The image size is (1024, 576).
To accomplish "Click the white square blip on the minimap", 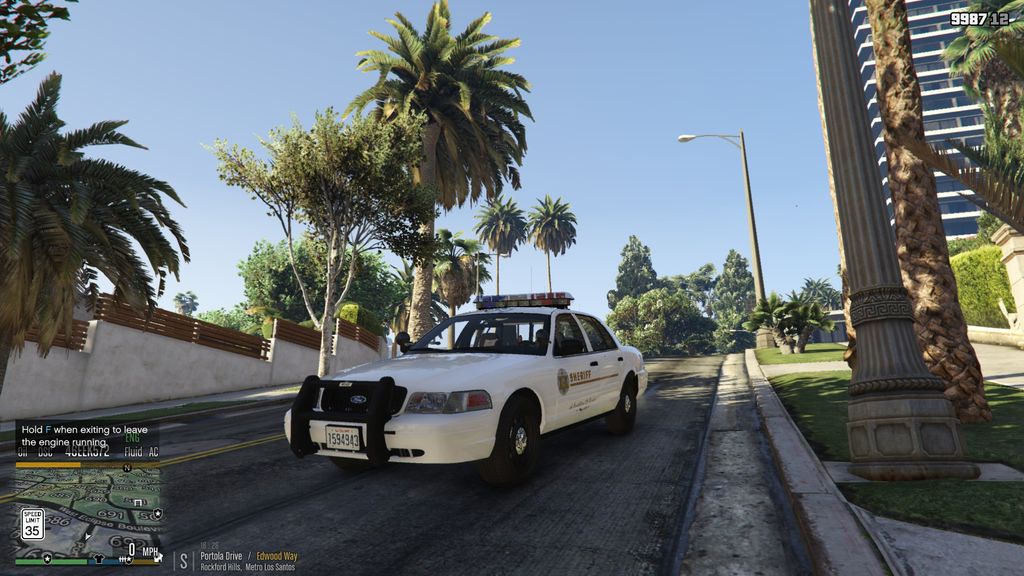I will click(138, 503).
